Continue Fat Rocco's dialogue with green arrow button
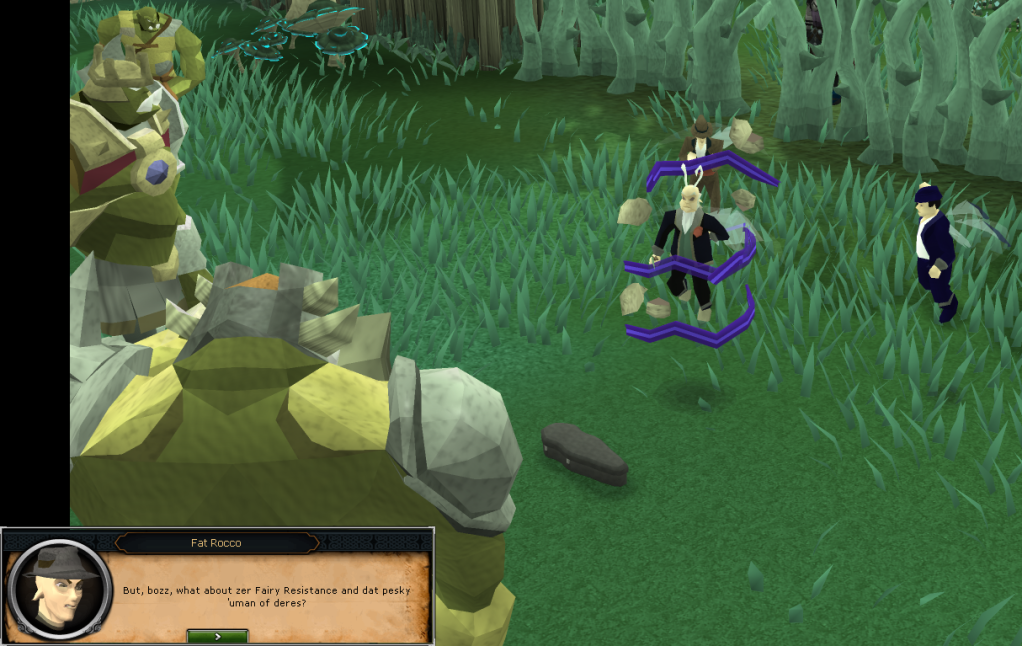The image size is (1022, 646). pyautogui.click(x=217, y=636)
